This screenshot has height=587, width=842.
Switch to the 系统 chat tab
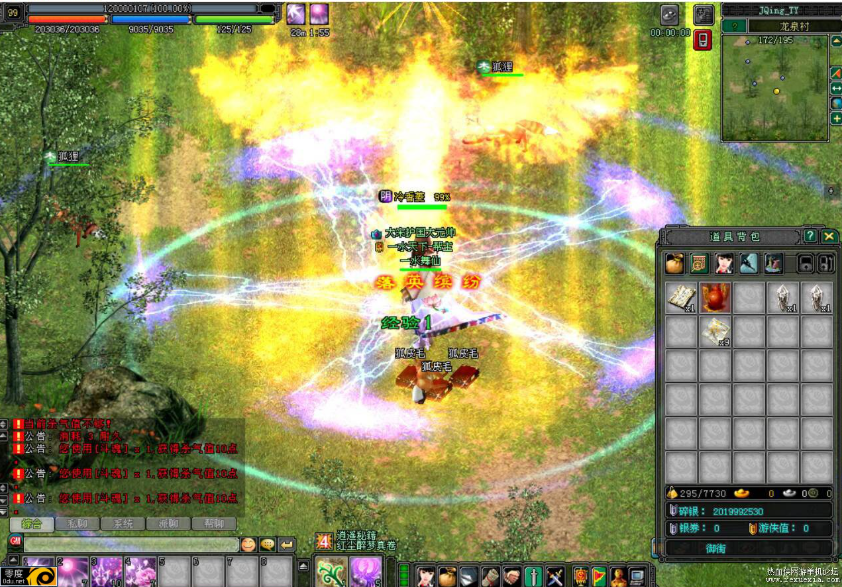click(122, 523)
